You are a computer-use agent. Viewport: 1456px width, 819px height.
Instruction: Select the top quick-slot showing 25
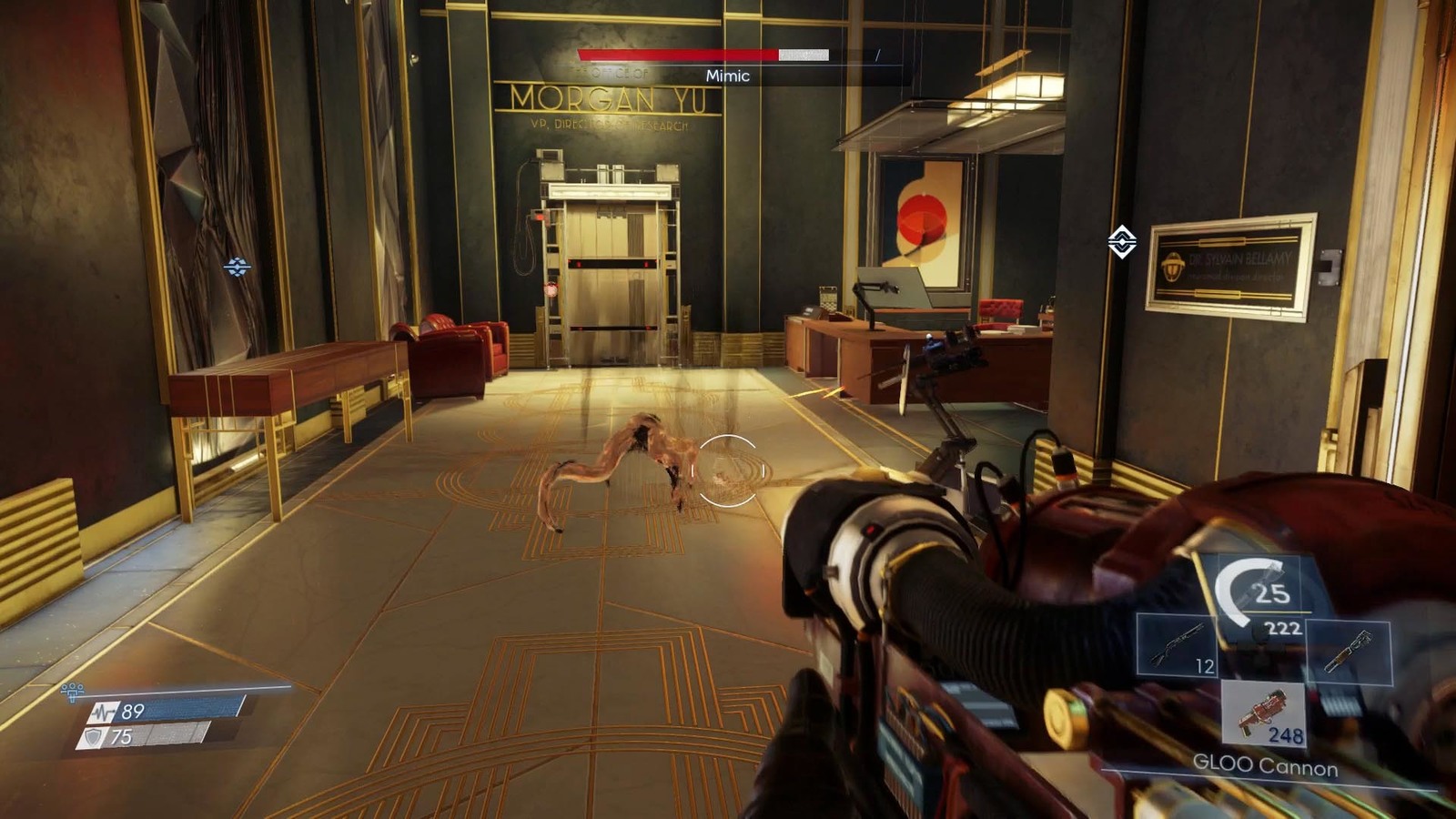point(1261,591)
